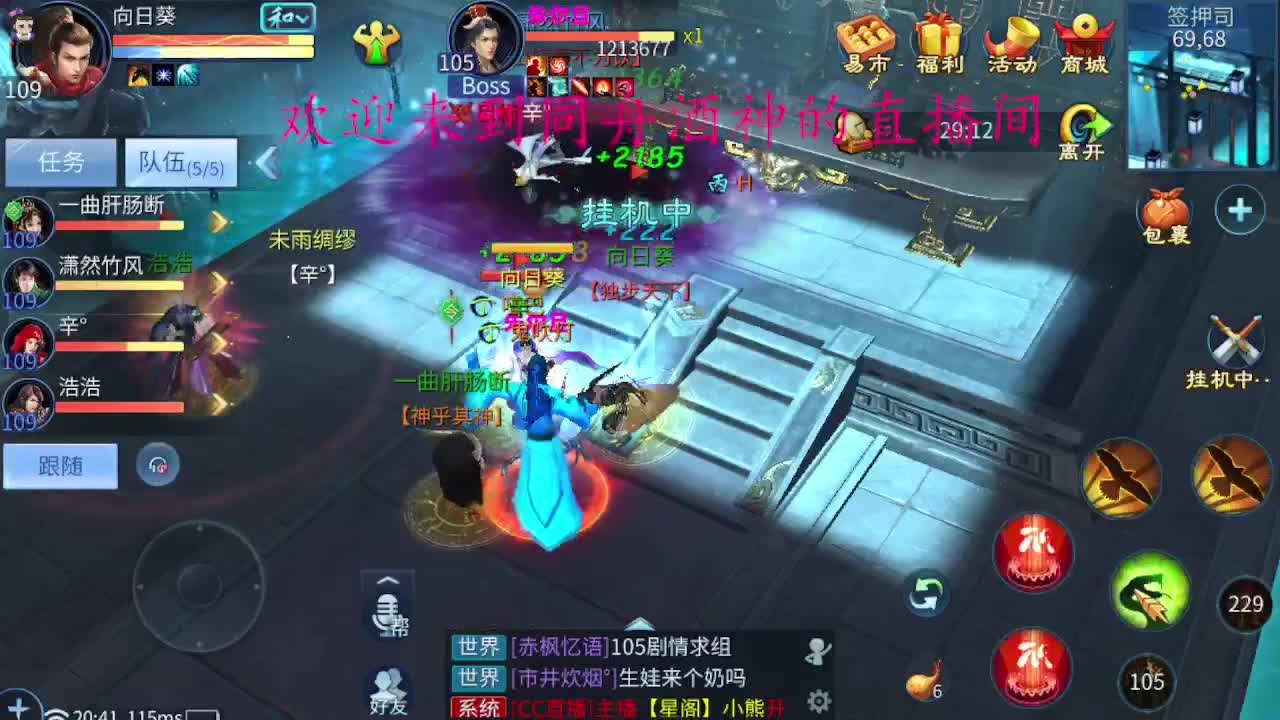Image resolution: width=1280 pixels, height=720 pixels.
Task: Open the 好友 friends panel icon
Action: pos(386,690)
